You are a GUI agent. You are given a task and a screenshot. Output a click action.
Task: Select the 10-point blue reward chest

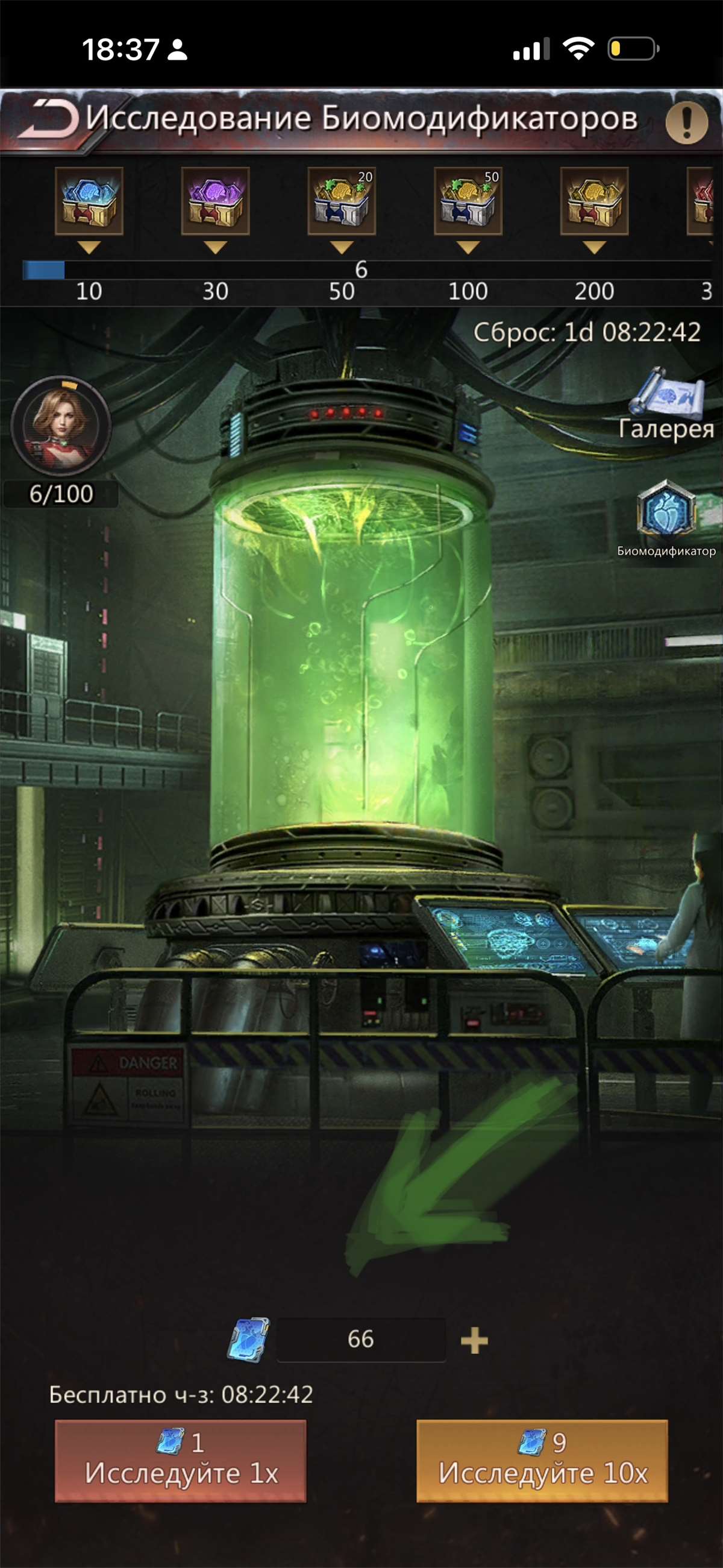coord(89,201)
